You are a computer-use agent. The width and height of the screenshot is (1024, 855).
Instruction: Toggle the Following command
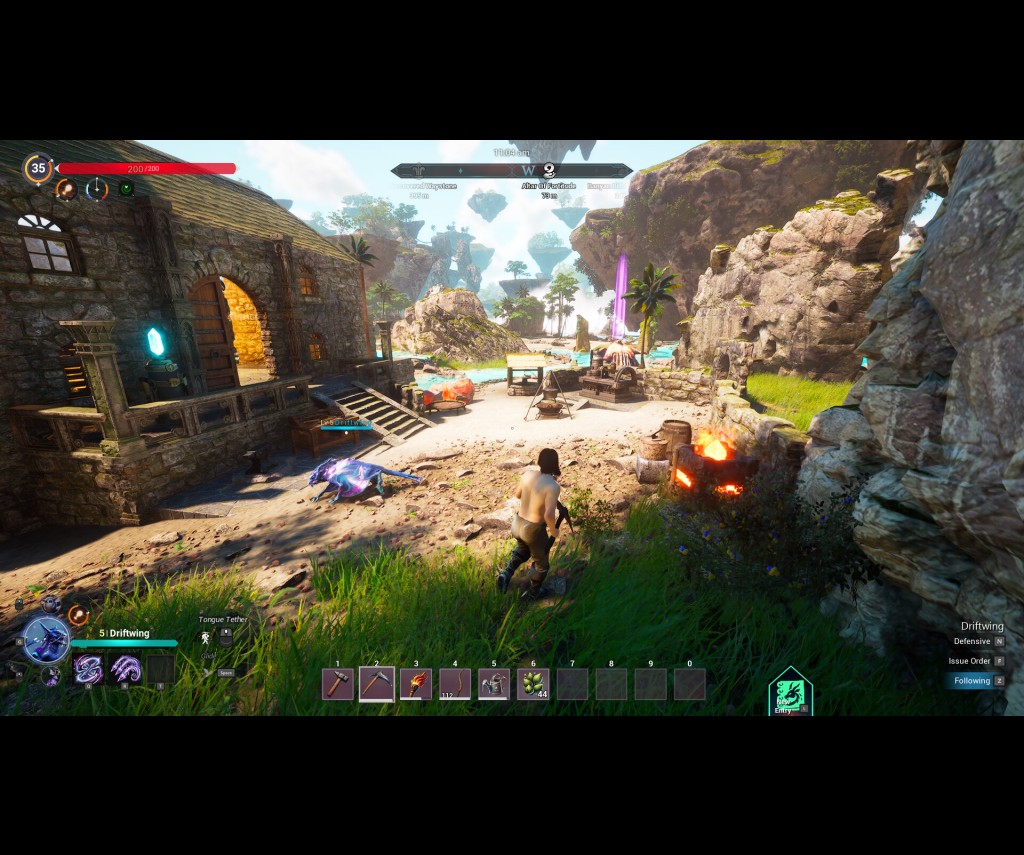pyautogui.click(x=972, y=681)
